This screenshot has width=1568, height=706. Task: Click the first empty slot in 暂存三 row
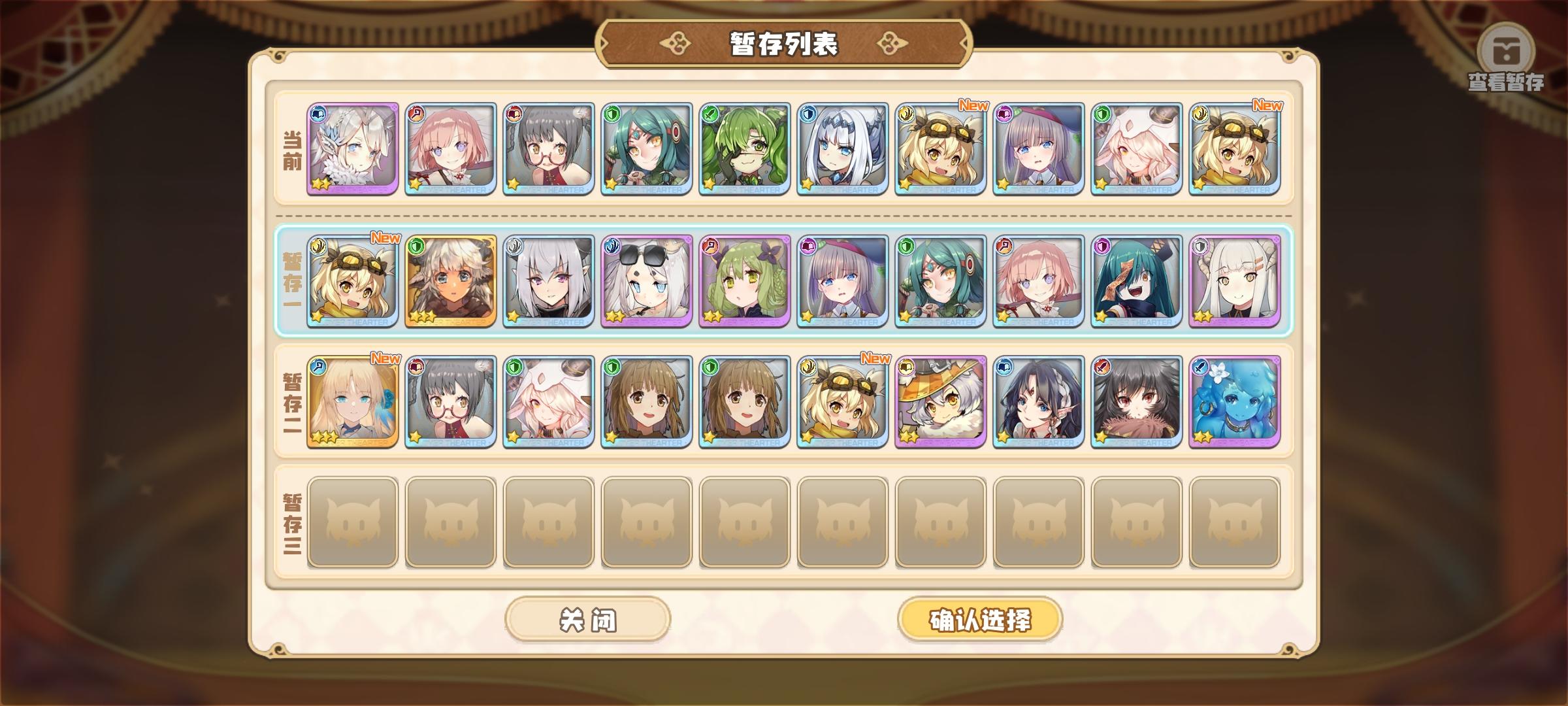click(x=353, y=523)
